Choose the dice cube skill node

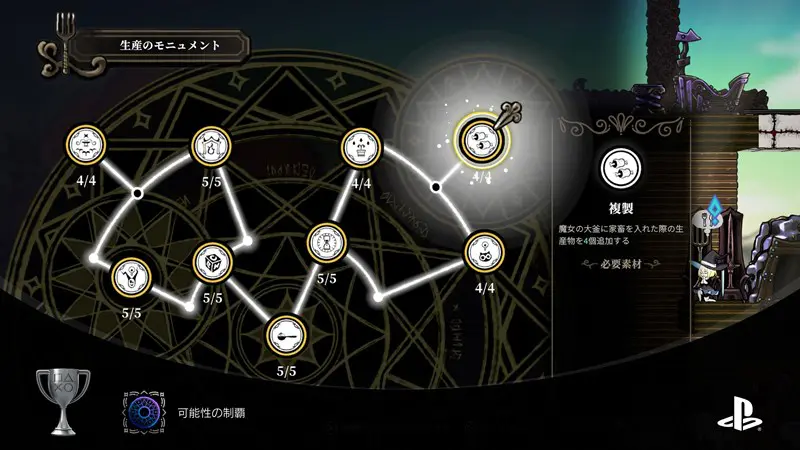click(x=212, y=262)
